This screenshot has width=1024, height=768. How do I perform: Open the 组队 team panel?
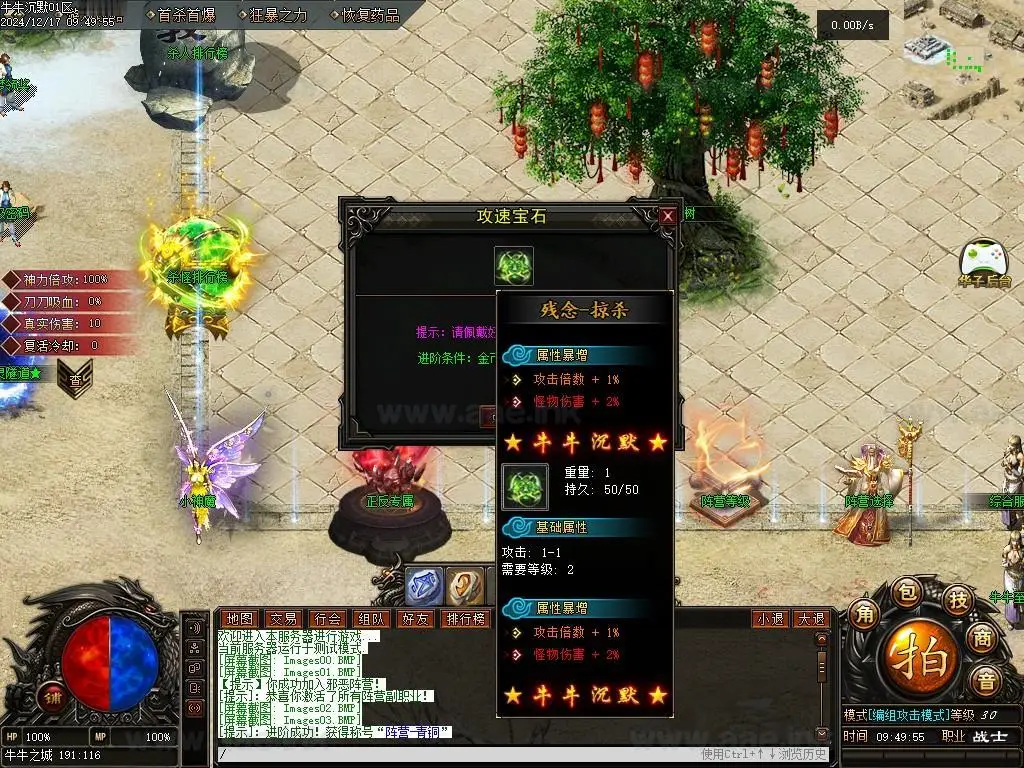point(371,619)
